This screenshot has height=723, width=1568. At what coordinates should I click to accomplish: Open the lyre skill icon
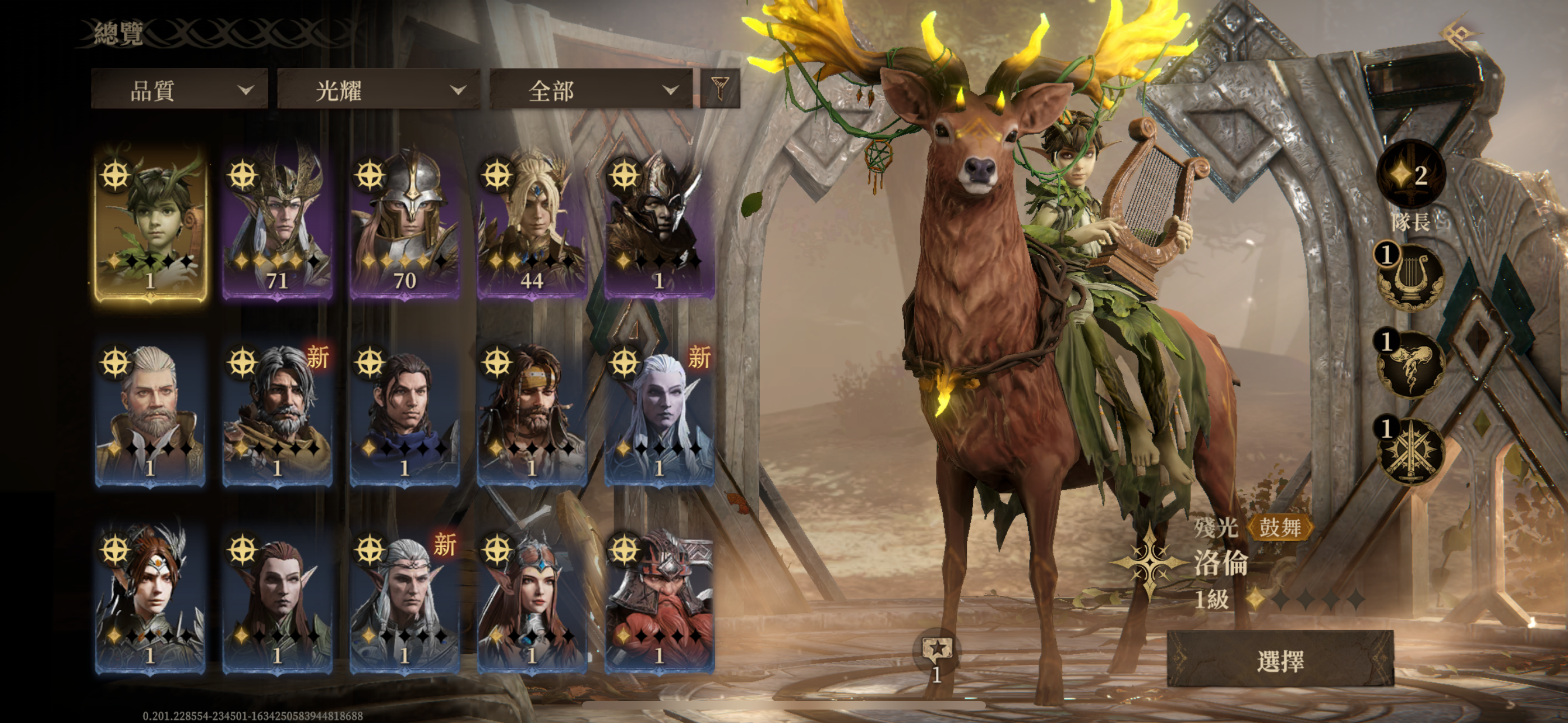coord(1411,277)
